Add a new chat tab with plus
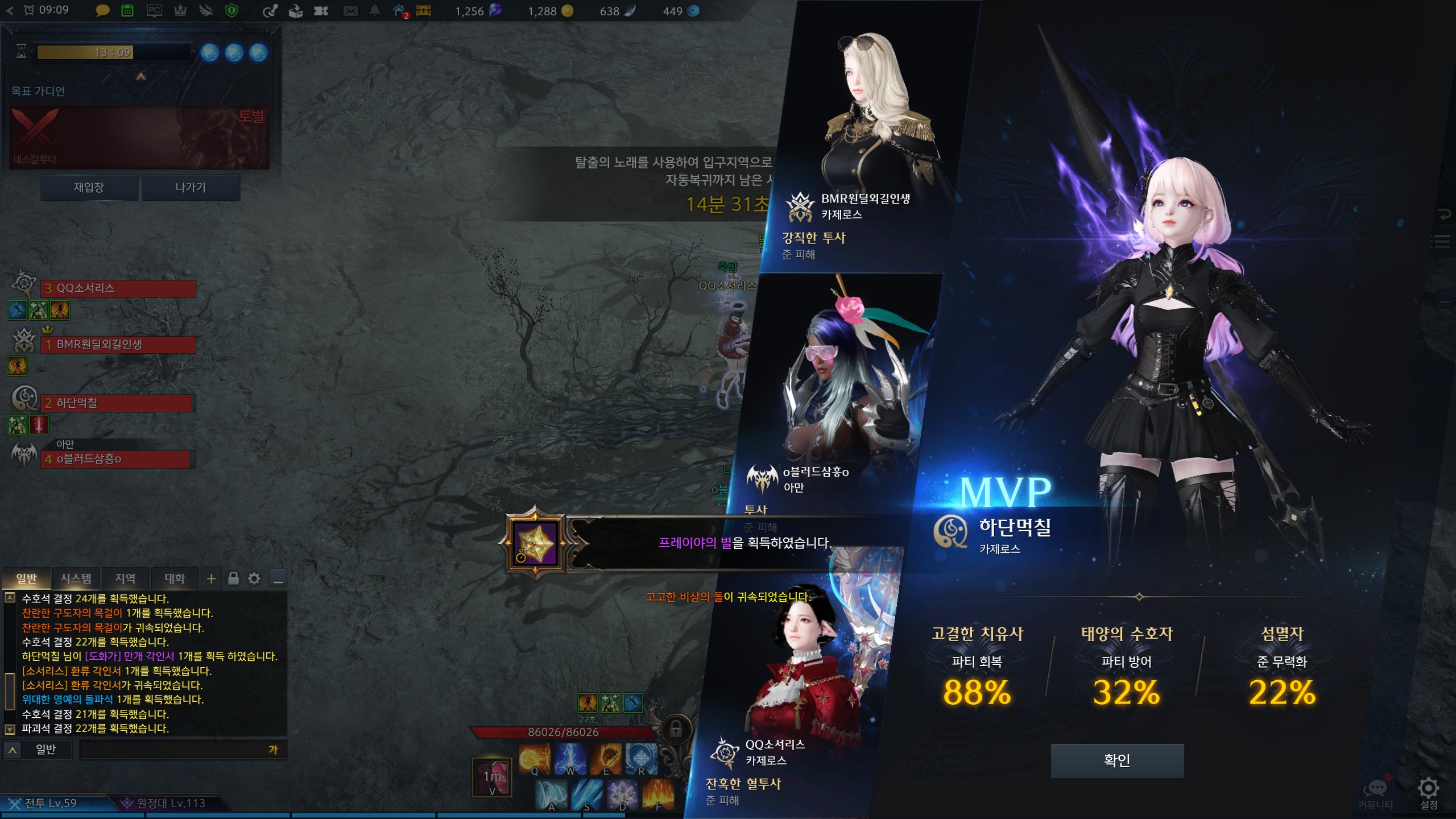 211,578
